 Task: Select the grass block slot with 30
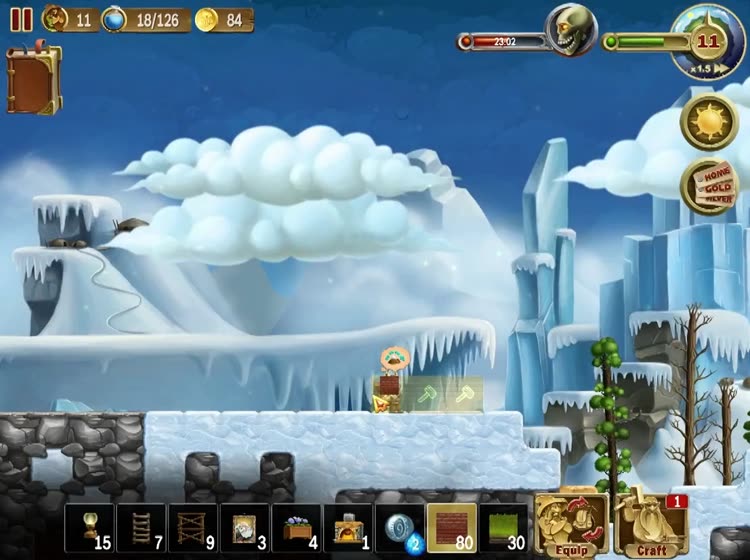point(504,527)
